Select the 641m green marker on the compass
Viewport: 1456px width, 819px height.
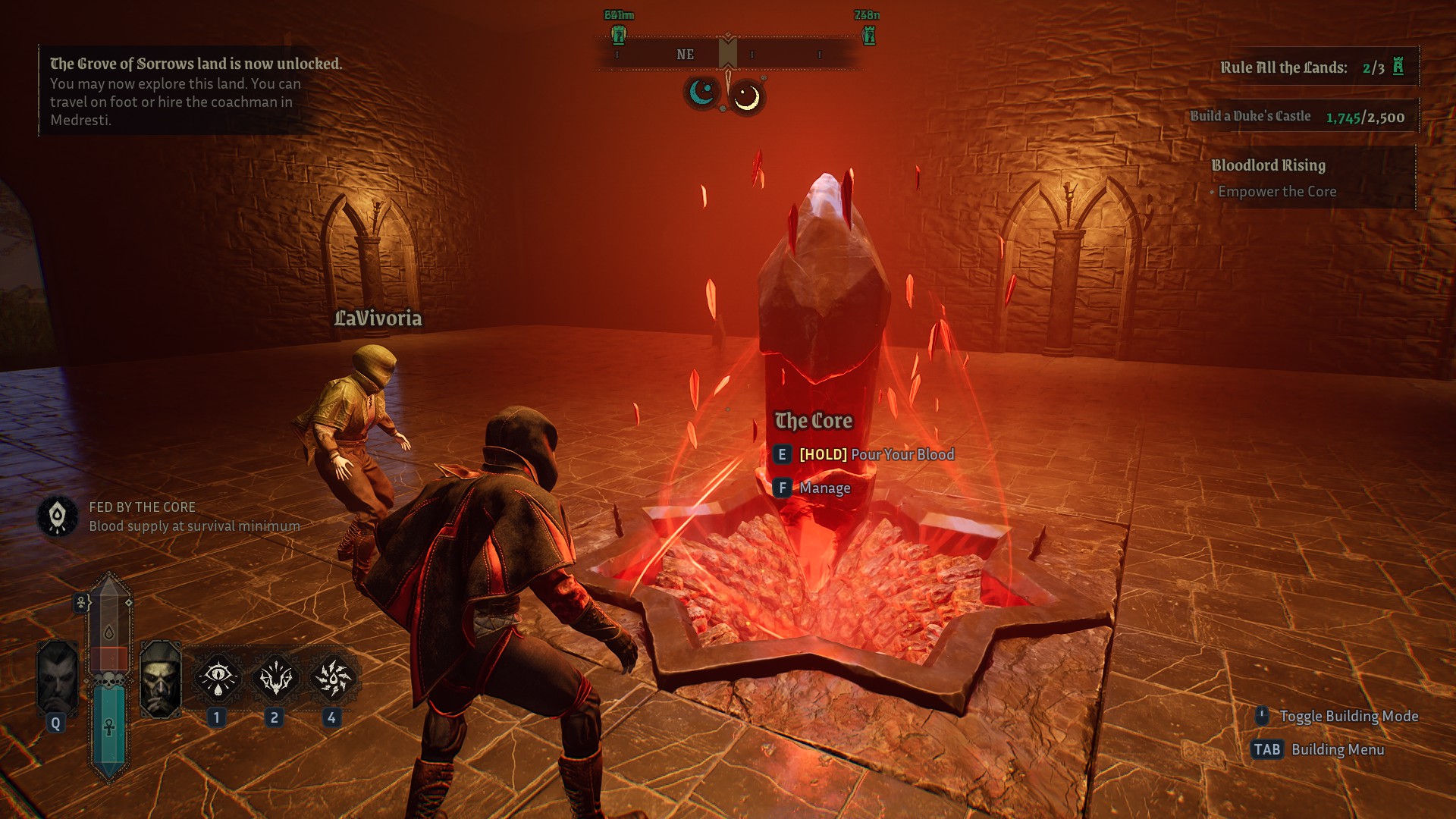(619, 34)
